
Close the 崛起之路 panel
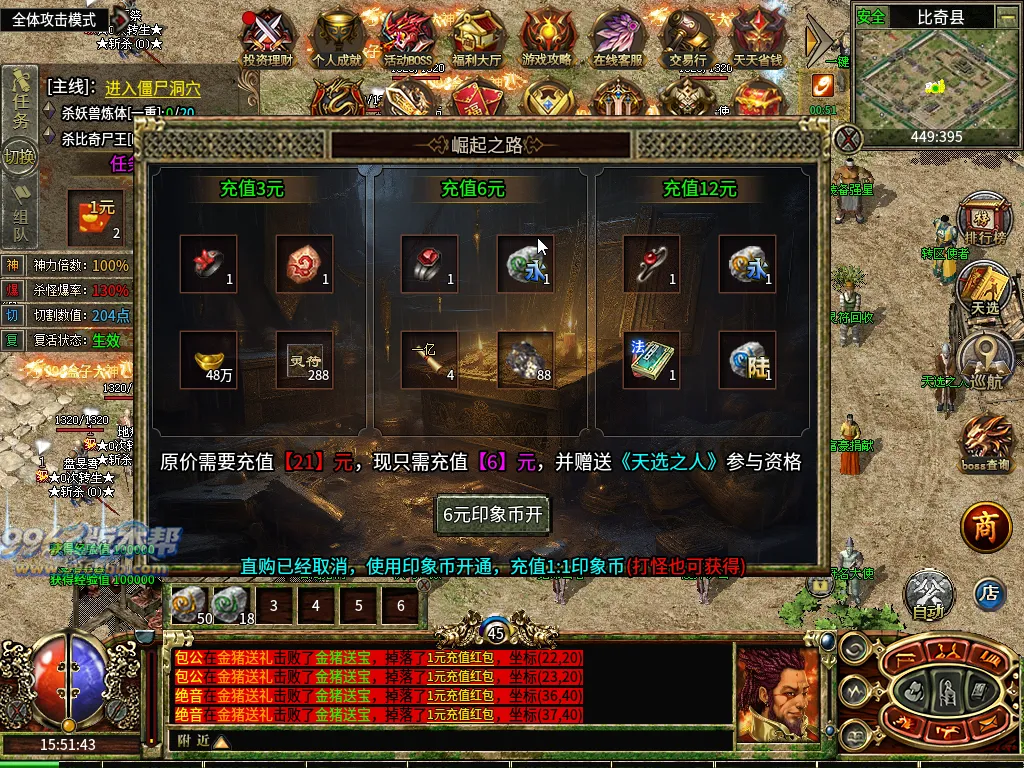tap(847, 139)
